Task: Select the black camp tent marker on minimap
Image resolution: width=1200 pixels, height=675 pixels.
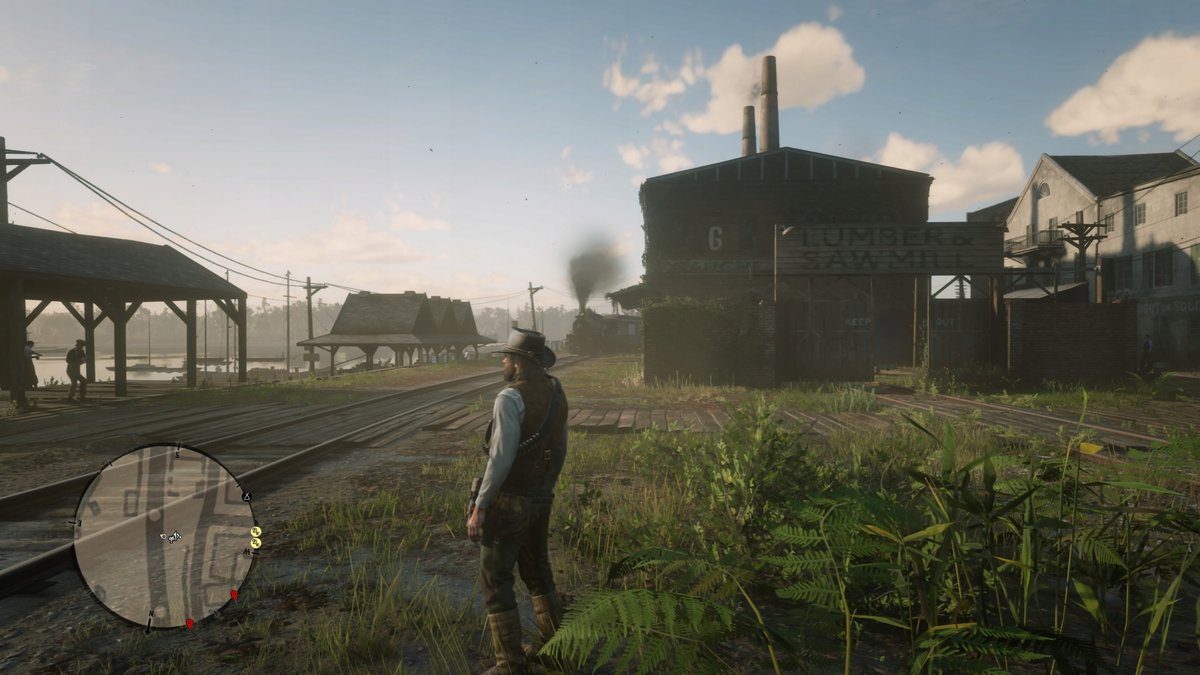Action: 247,496
